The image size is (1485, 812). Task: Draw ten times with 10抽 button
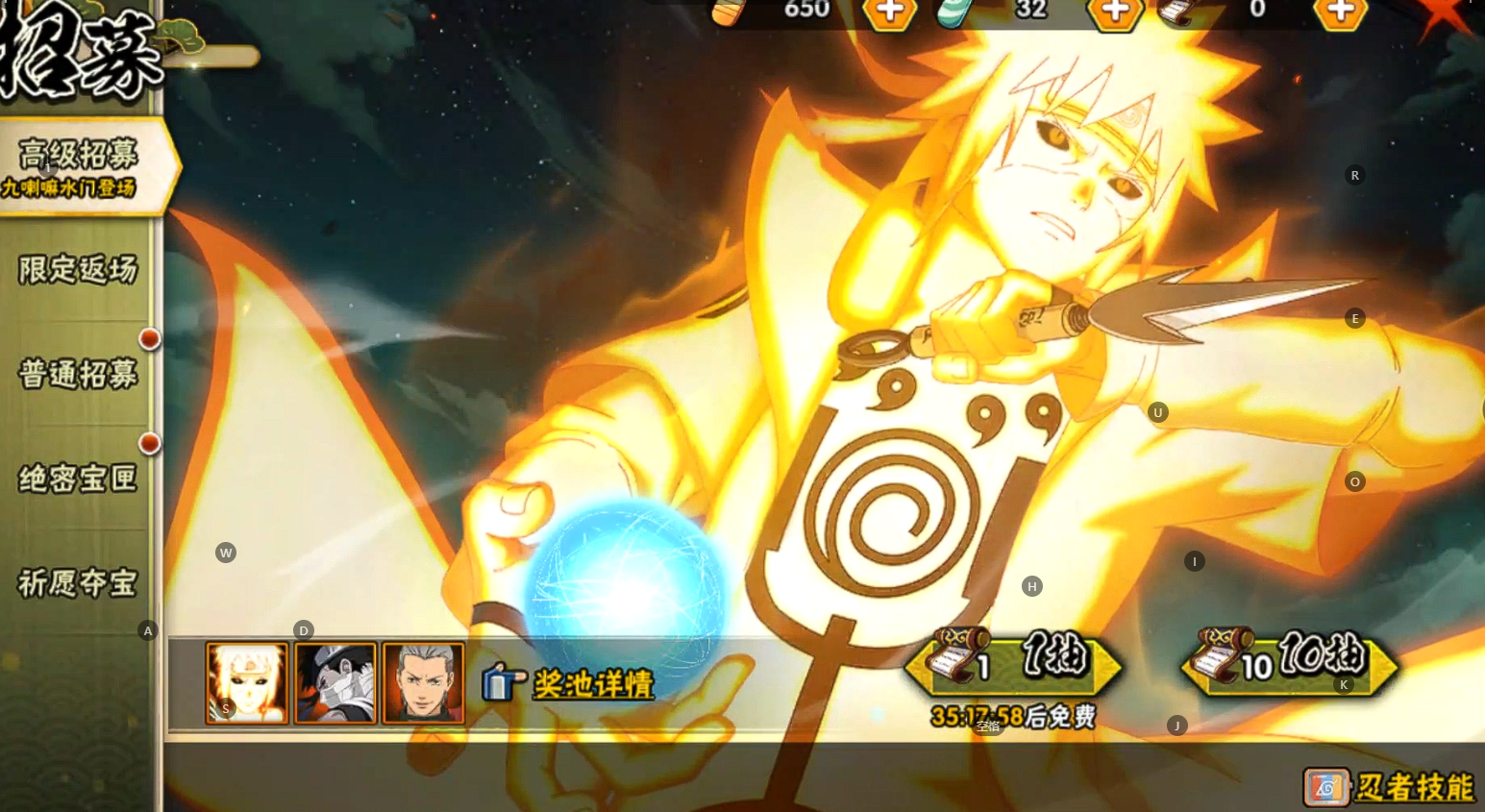tap(1288, 661)
